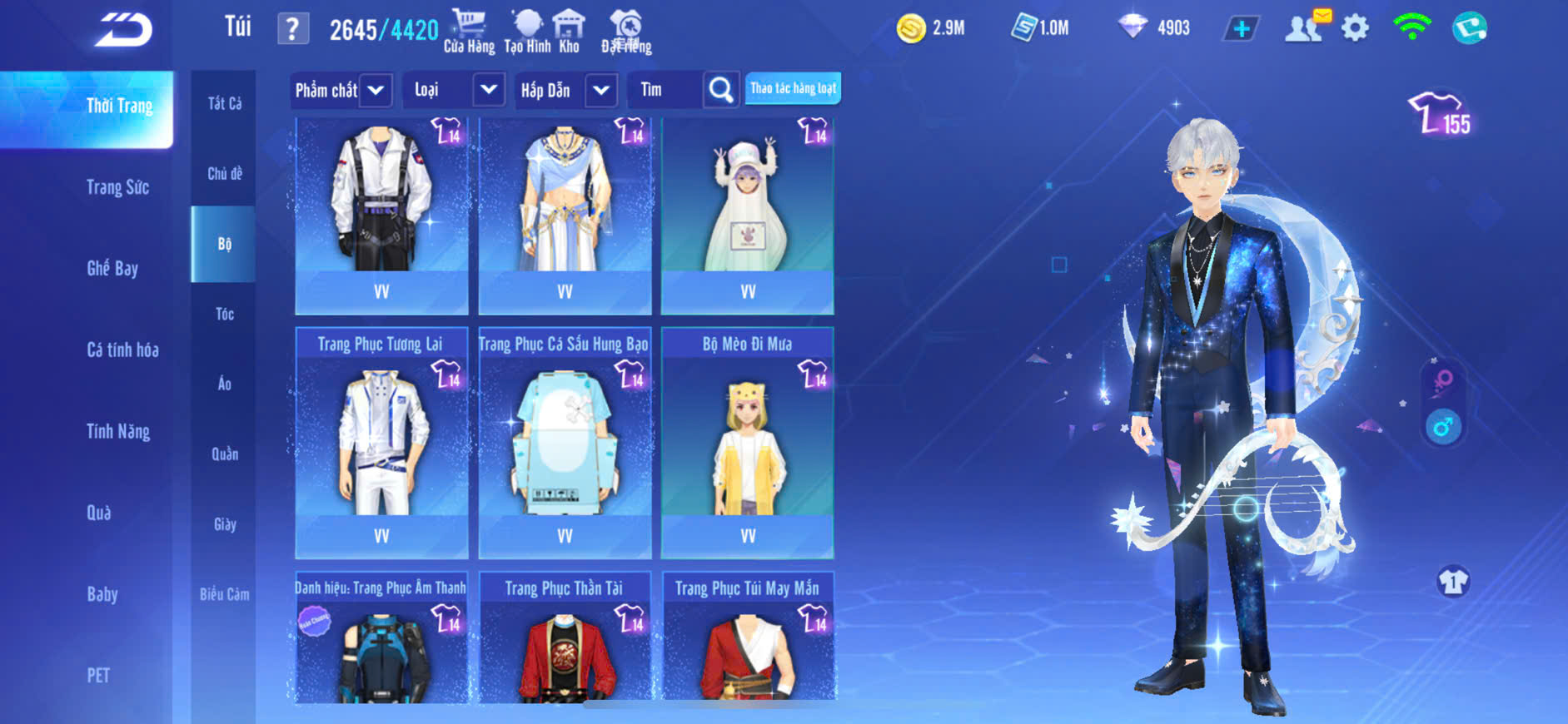
Task: Choose Trang Phục Cá Sấu Hung Bạo outfit
Action: 565,441
